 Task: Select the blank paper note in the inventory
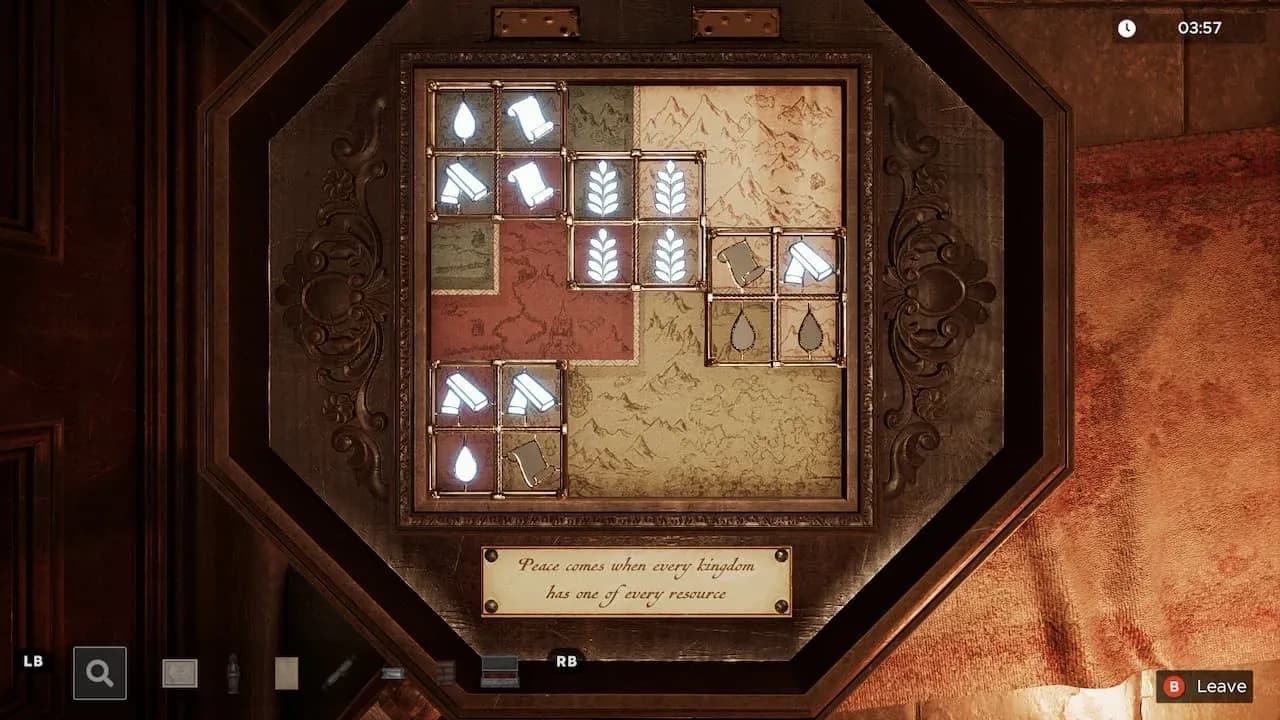pyautogui.click(x=287, y=672)
